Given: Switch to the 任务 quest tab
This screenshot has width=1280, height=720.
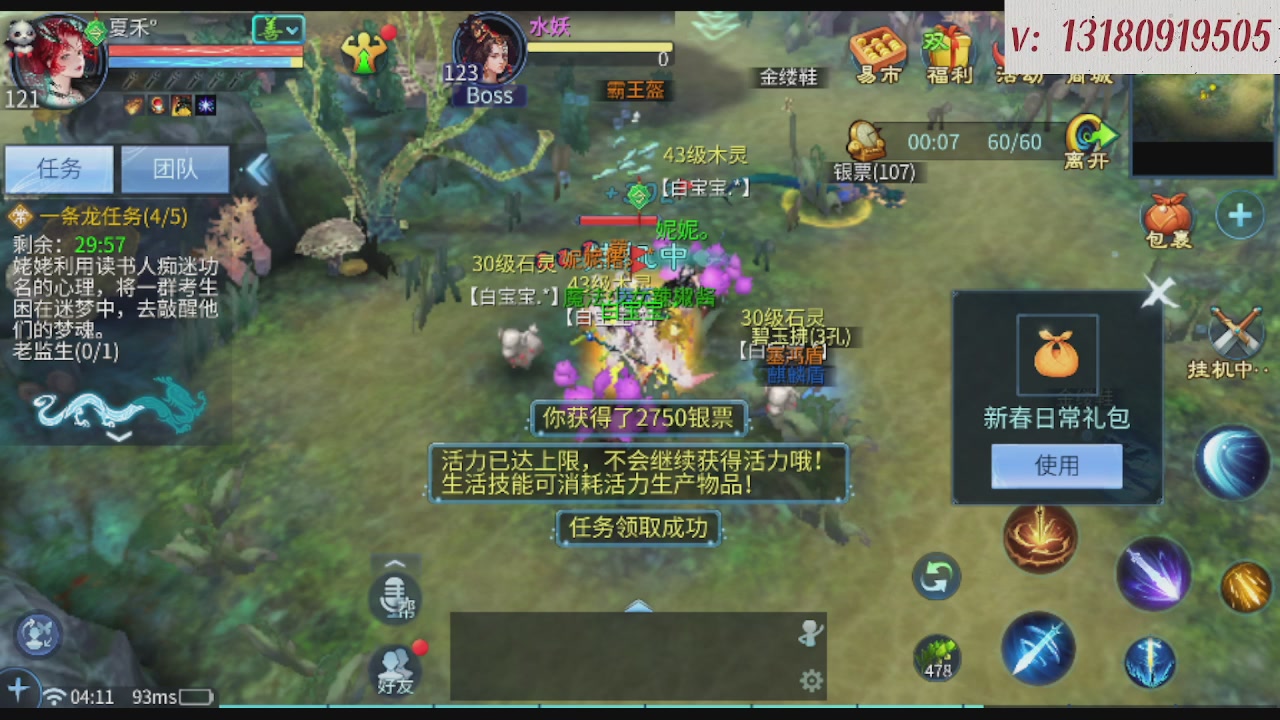Looking at the screenshot, I should [x=58, y=169].
